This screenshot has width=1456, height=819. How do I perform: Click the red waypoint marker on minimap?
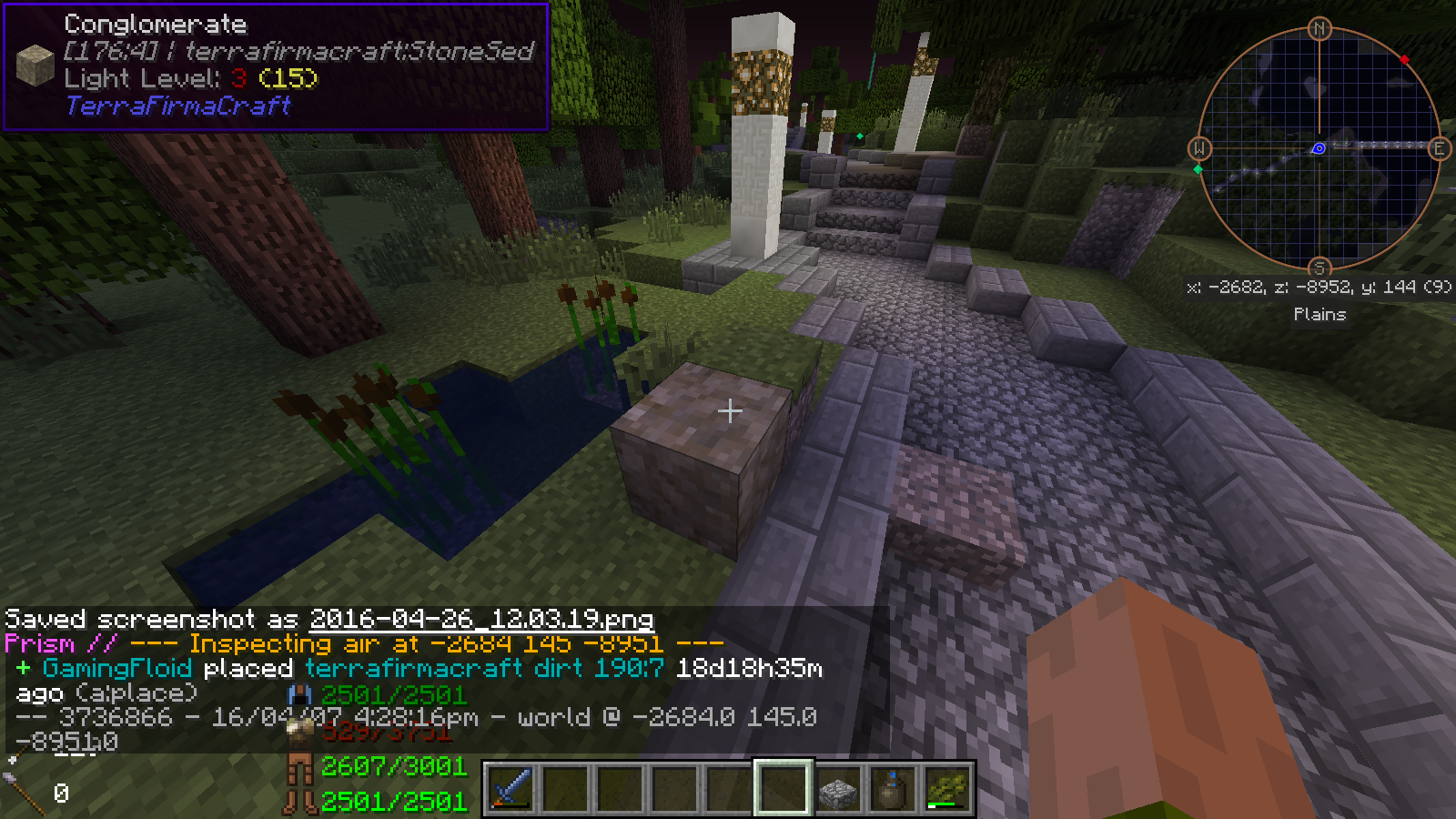(1404, 60)
